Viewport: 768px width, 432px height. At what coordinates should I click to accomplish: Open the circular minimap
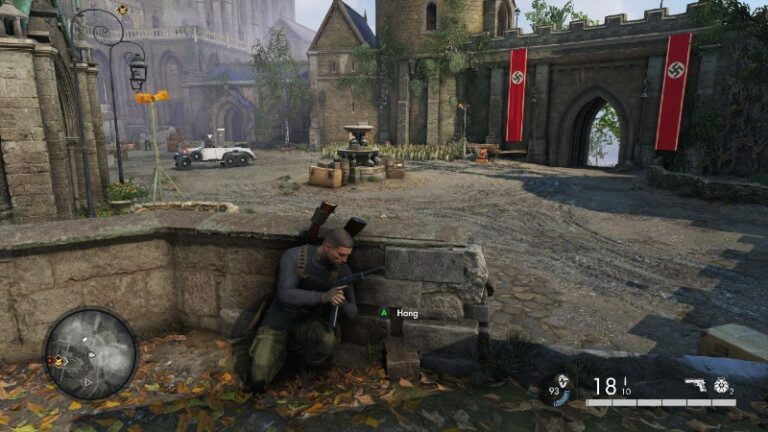point(91,354)
